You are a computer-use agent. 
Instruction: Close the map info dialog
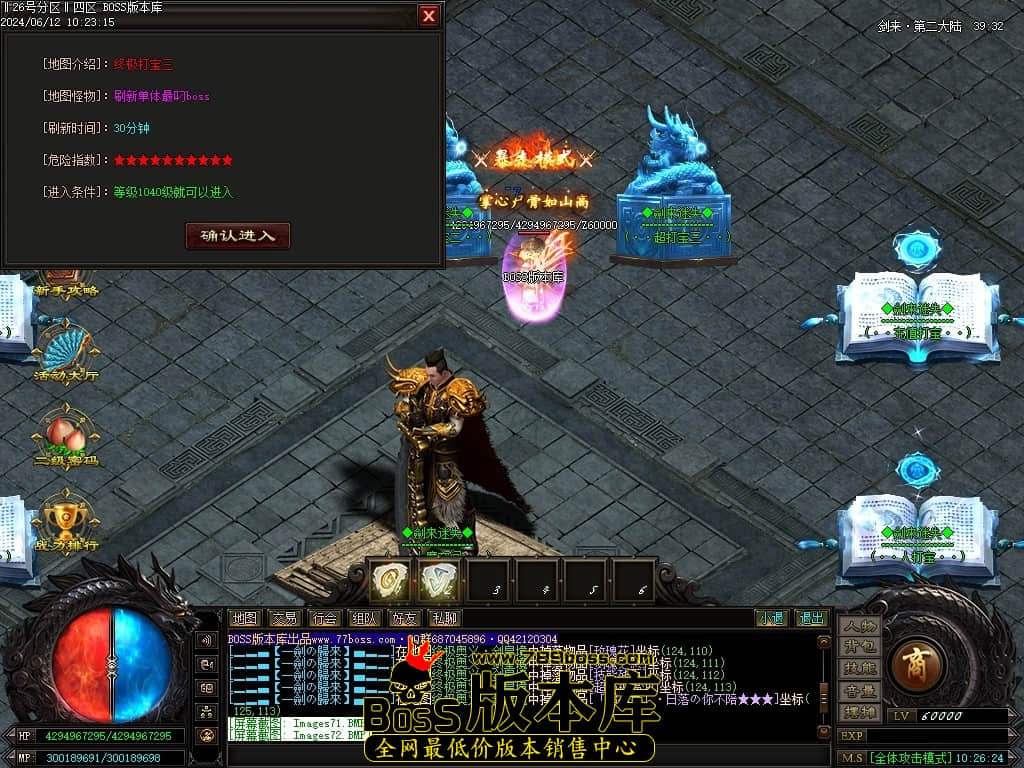428,16
